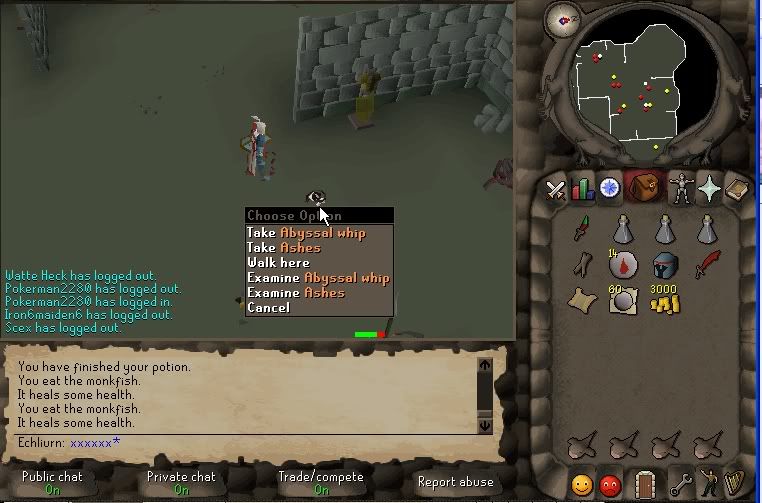The image size is (762, 503).
Task: Pick Examine Ashes from the menu
Action: pyautogui.click(x=296, y=293)
